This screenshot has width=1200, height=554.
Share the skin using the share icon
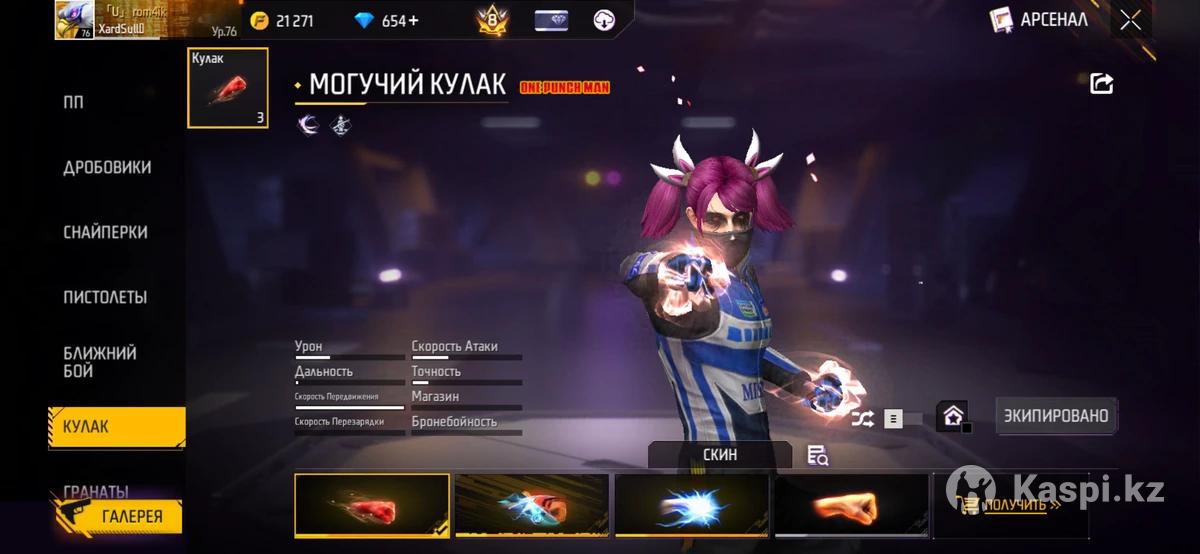(x=1101, y=84)
